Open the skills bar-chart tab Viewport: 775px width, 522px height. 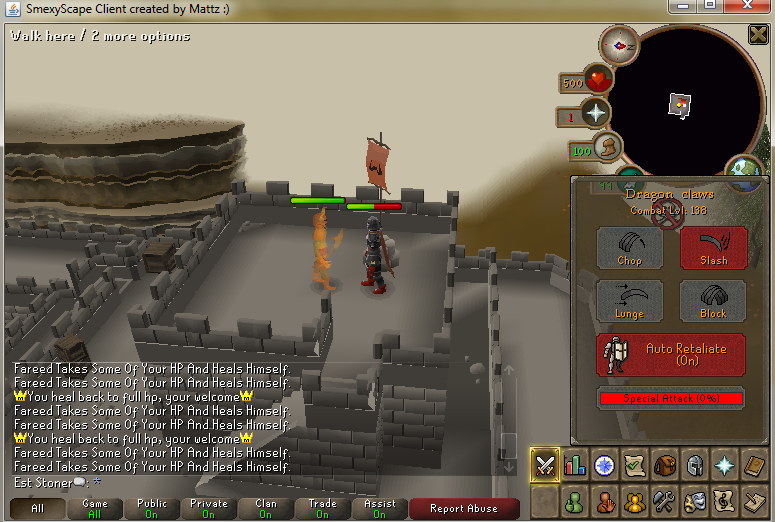pos(575,465)
